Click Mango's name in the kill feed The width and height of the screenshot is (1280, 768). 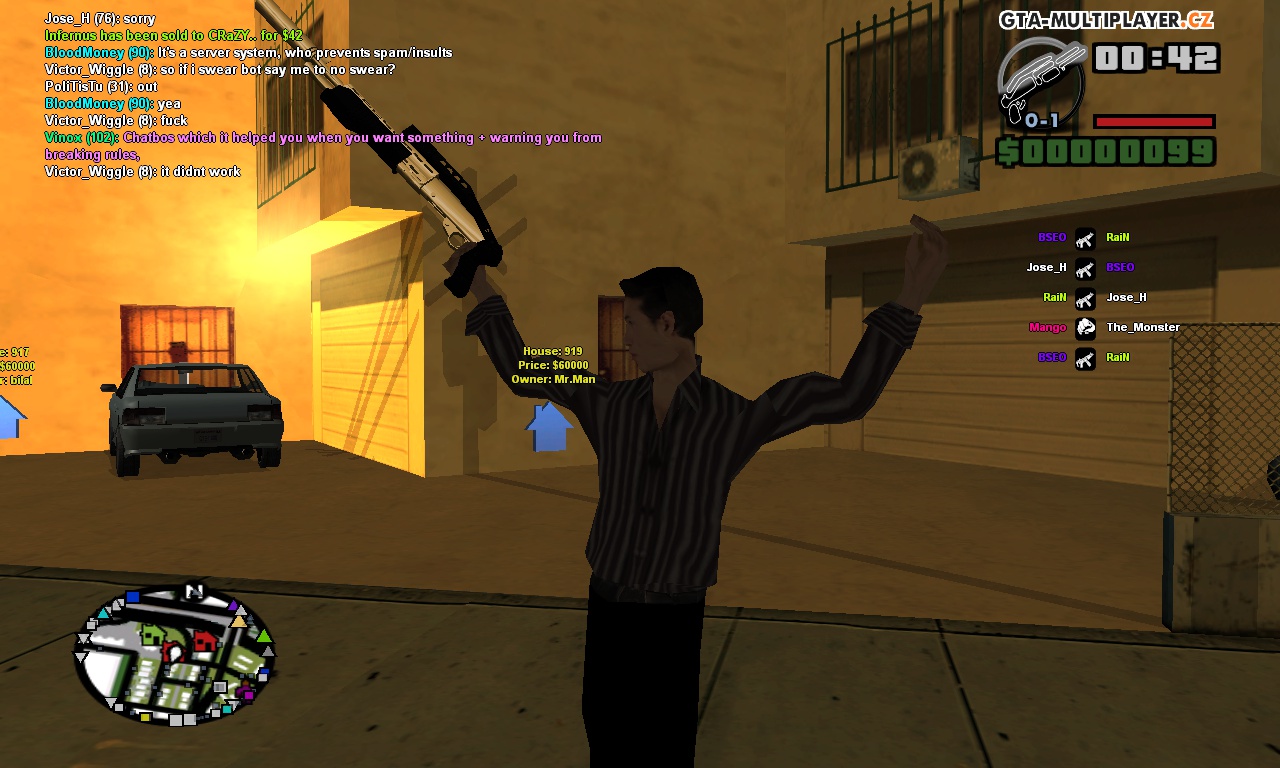[x=1046, y=328]
